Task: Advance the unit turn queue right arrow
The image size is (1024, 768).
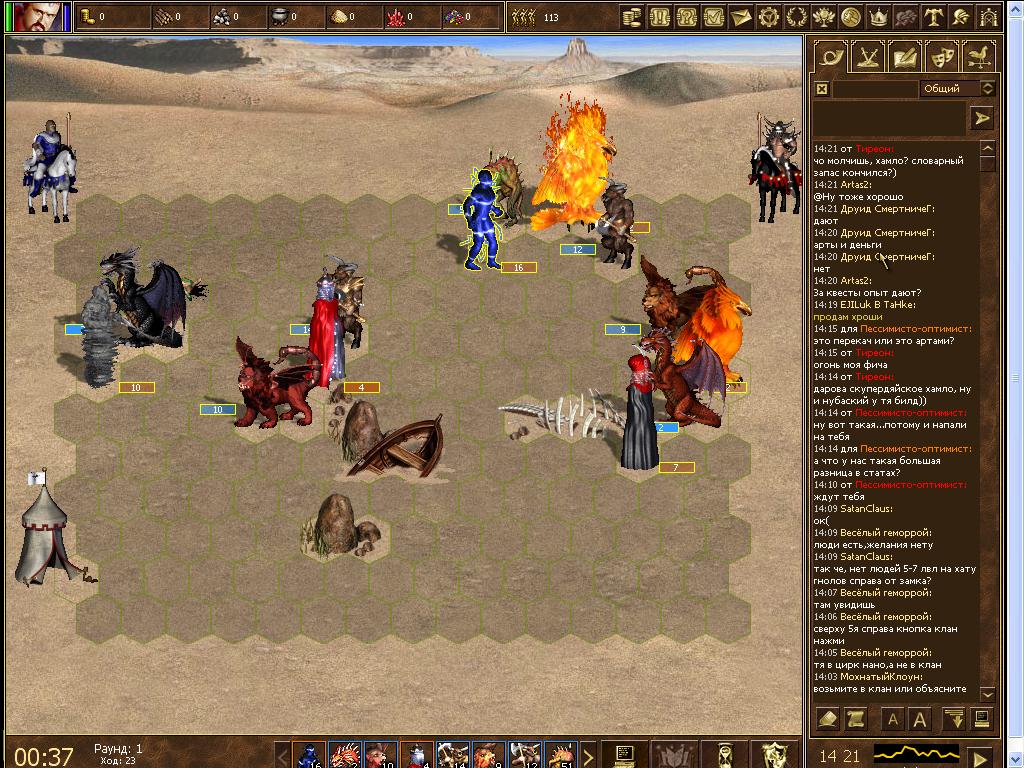Action: pos(588,754)
